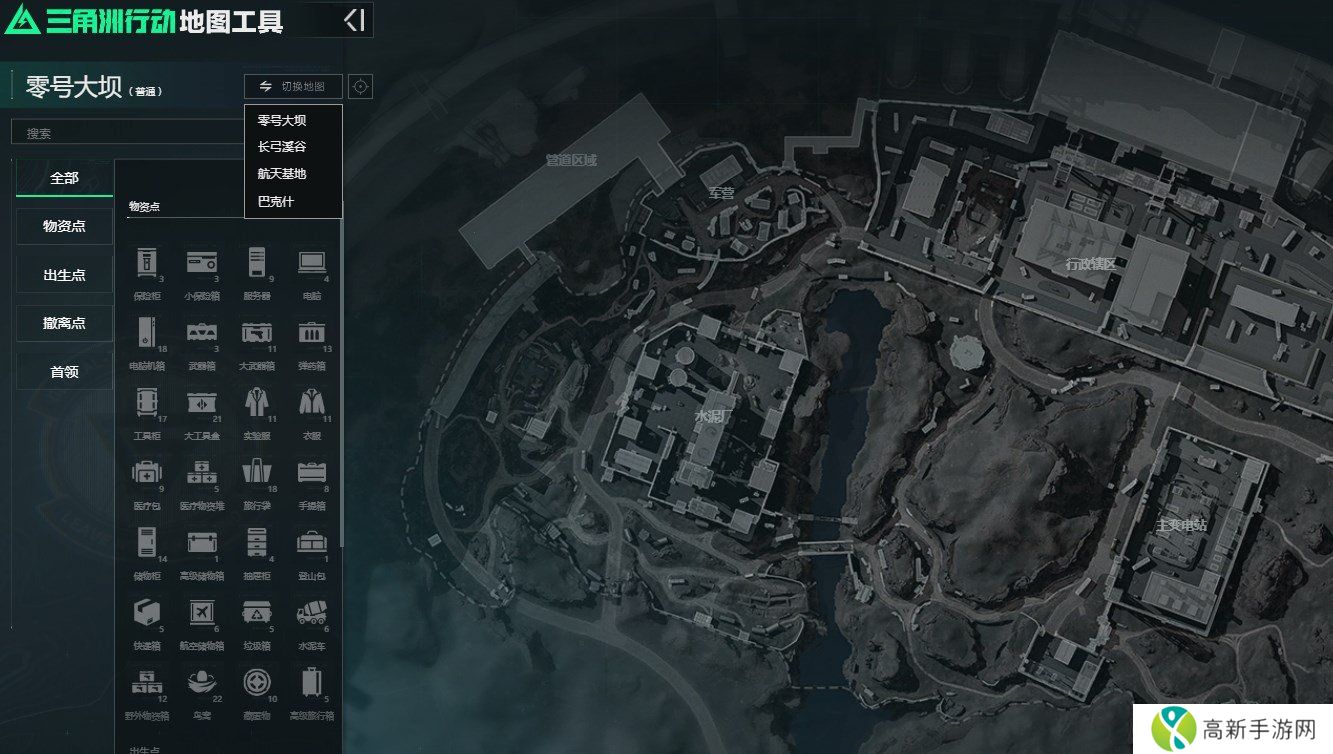The image size is (1333, 754).
Task: Toggle the 医疗包 medical bag filter
Action: (x=147, y=478)
